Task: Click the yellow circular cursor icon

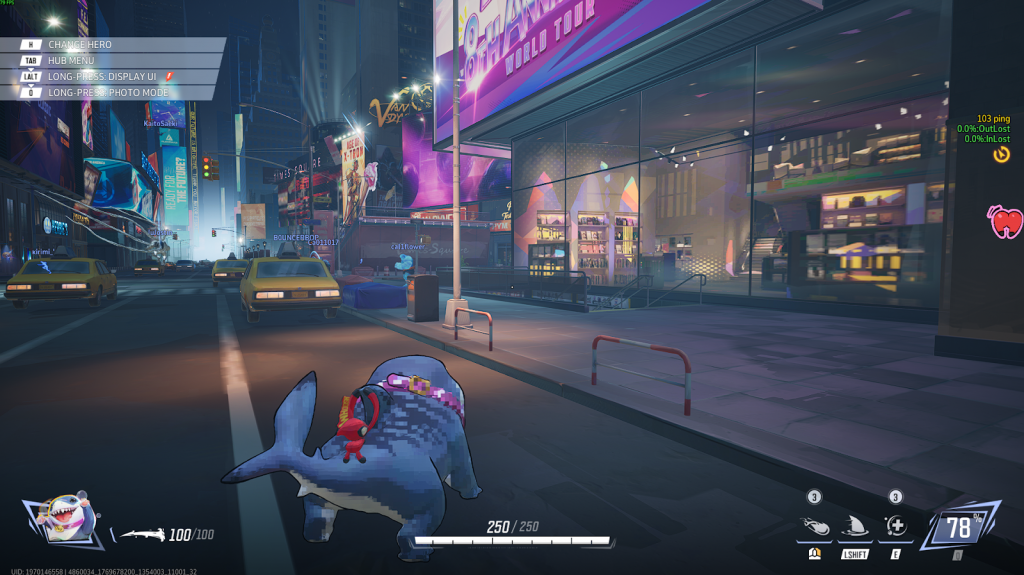Action: click(x=1001, y=154)
